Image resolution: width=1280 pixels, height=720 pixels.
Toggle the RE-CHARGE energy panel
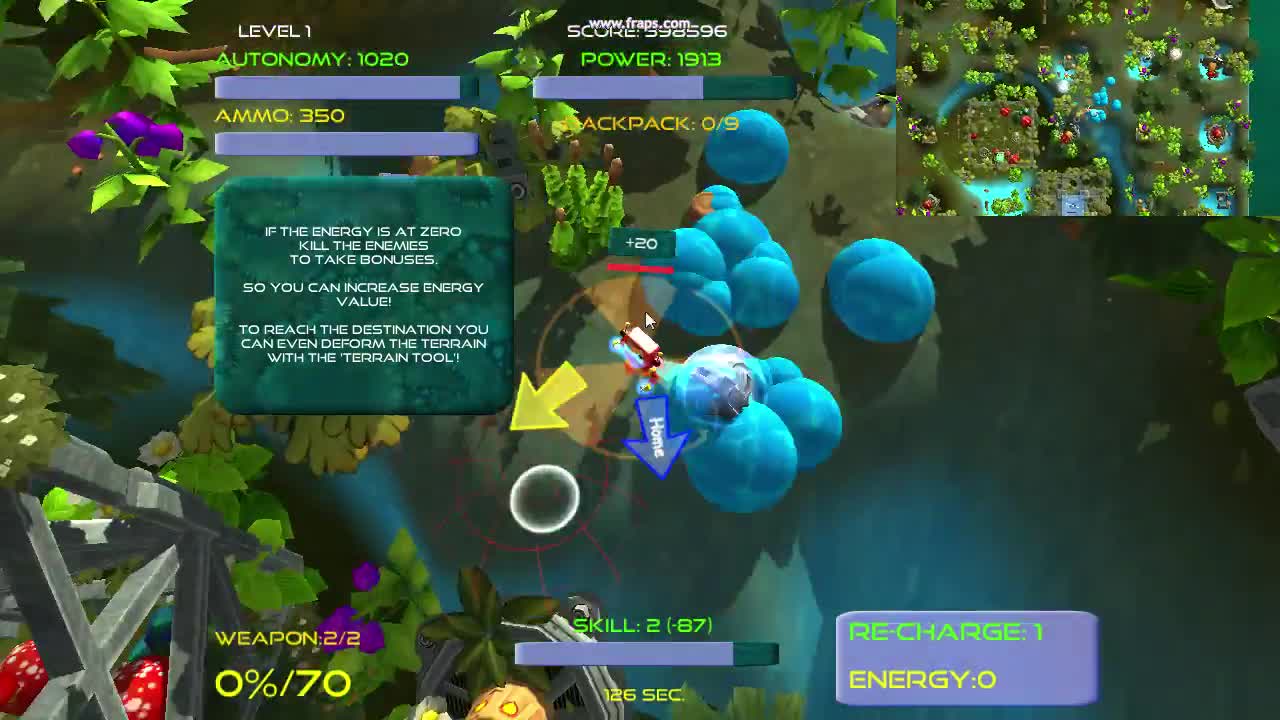(x=965, y=655)
